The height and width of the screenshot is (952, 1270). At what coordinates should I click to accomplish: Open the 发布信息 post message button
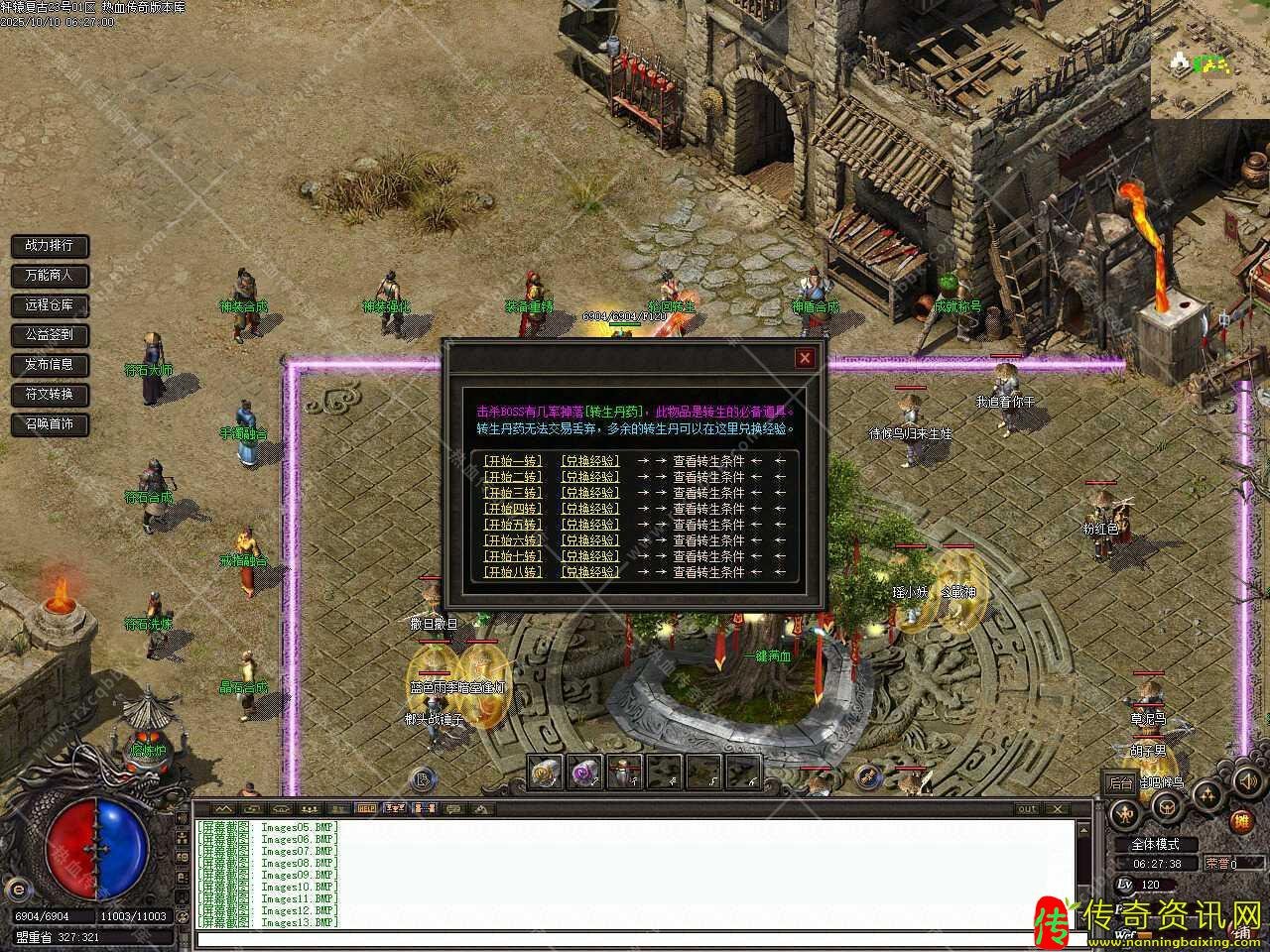(x=50, y=364)
